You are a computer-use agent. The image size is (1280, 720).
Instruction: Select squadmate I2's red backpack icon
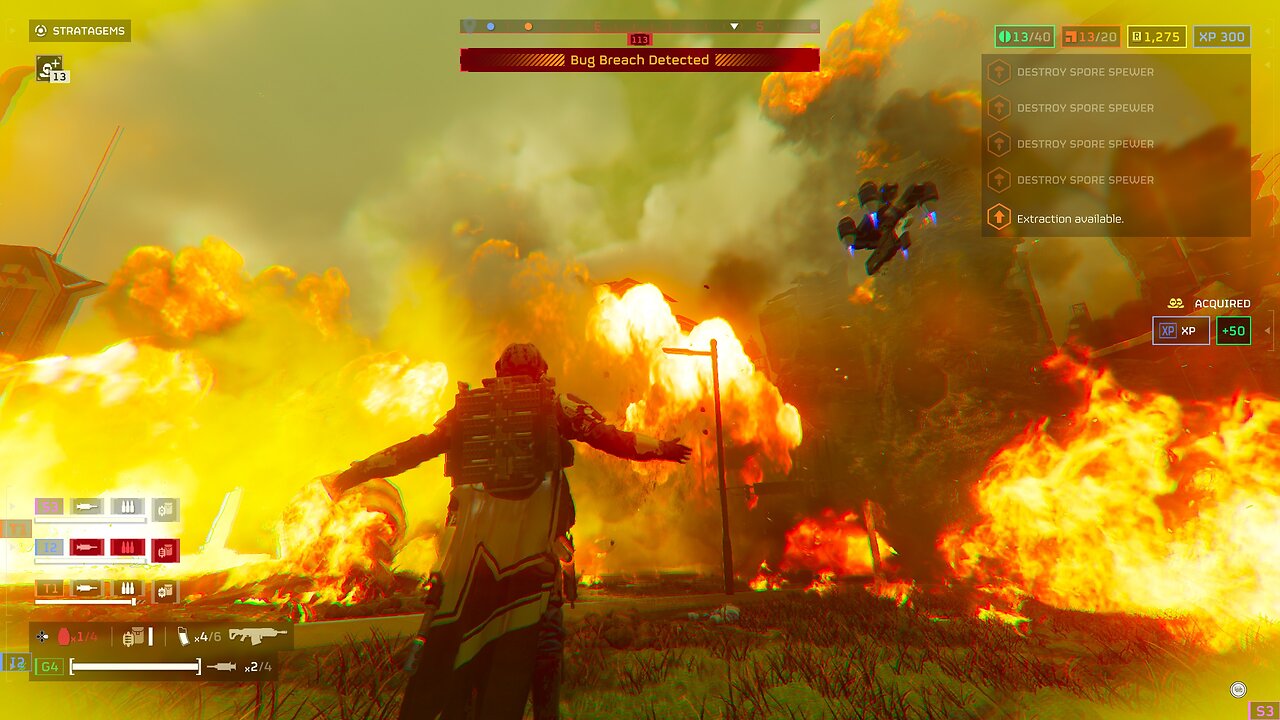(x=166, y=549)
